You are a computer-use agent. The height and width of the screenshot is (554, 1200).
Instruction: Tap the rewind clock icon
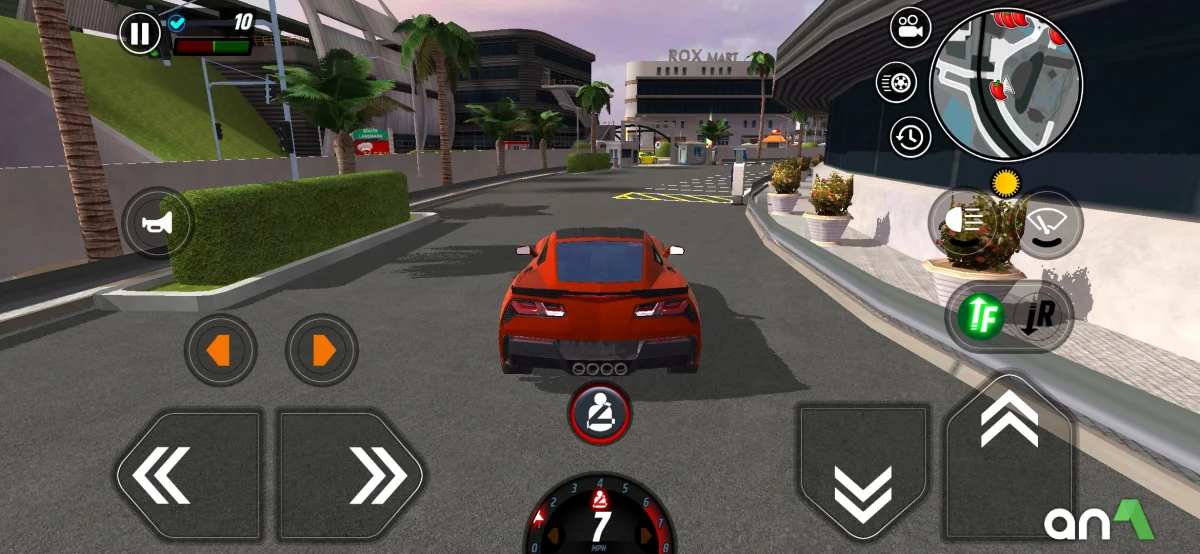tap(909, 137)
